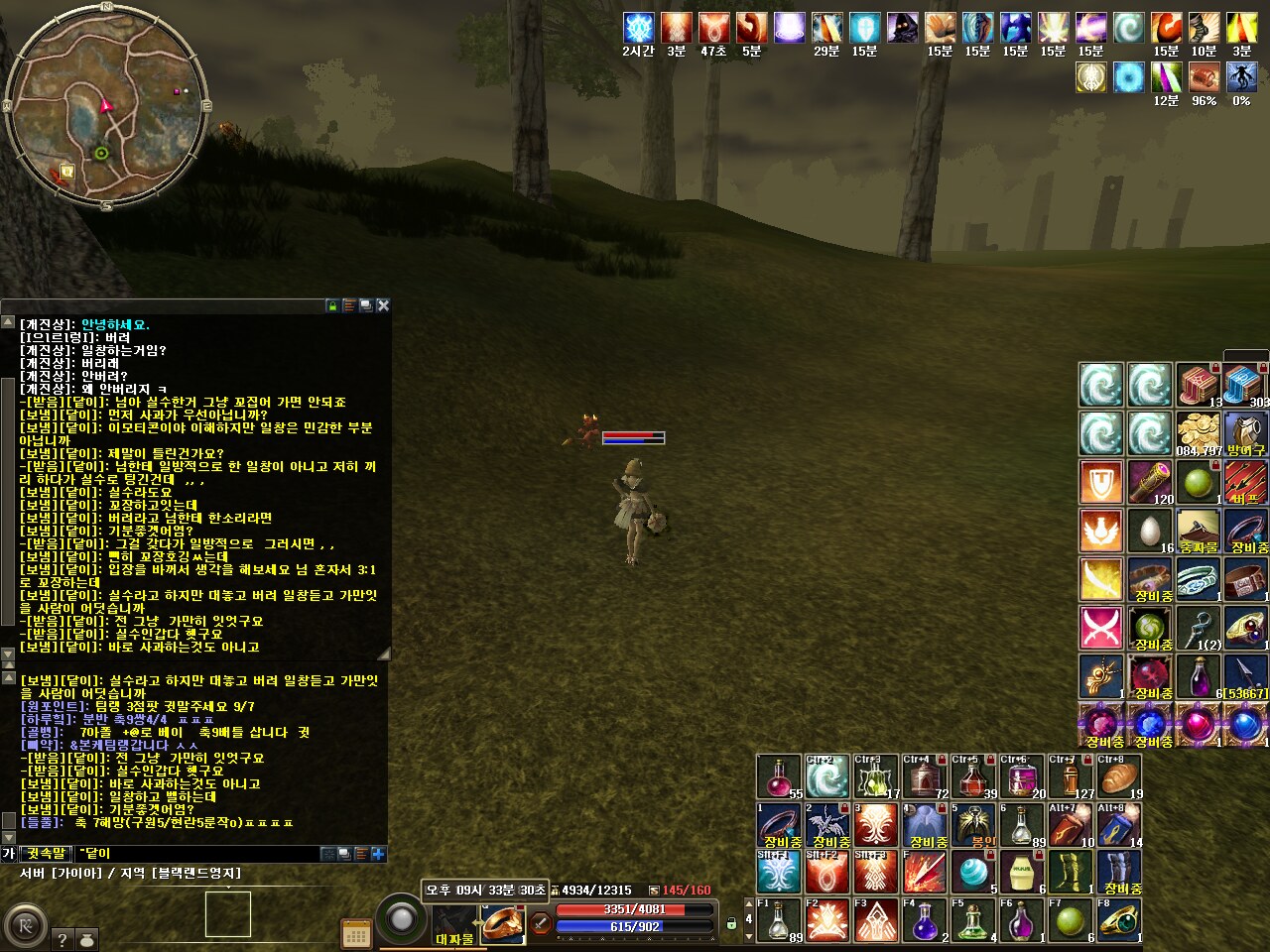Activate the shield emblem skill icon
This screenshot has width=1270, height=952.
pos(1100,483)
